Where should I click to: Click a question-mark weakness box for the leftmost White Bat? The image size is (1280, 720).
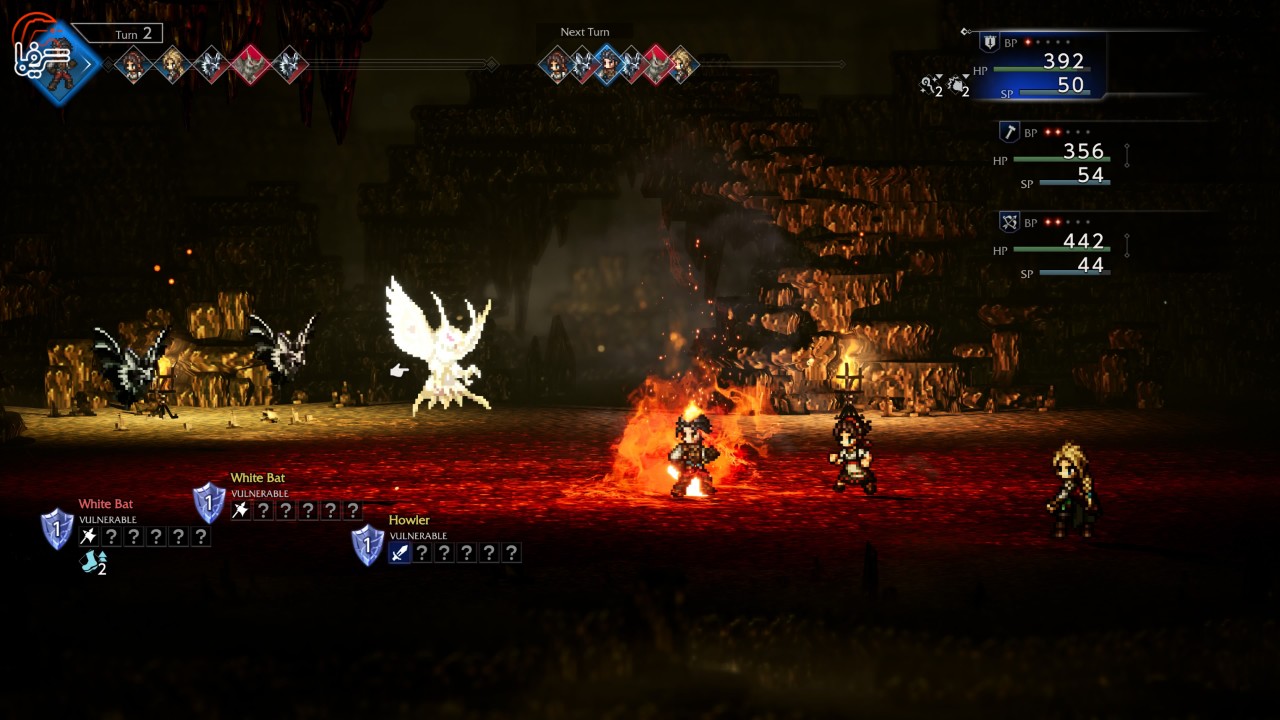pos(110,537)
